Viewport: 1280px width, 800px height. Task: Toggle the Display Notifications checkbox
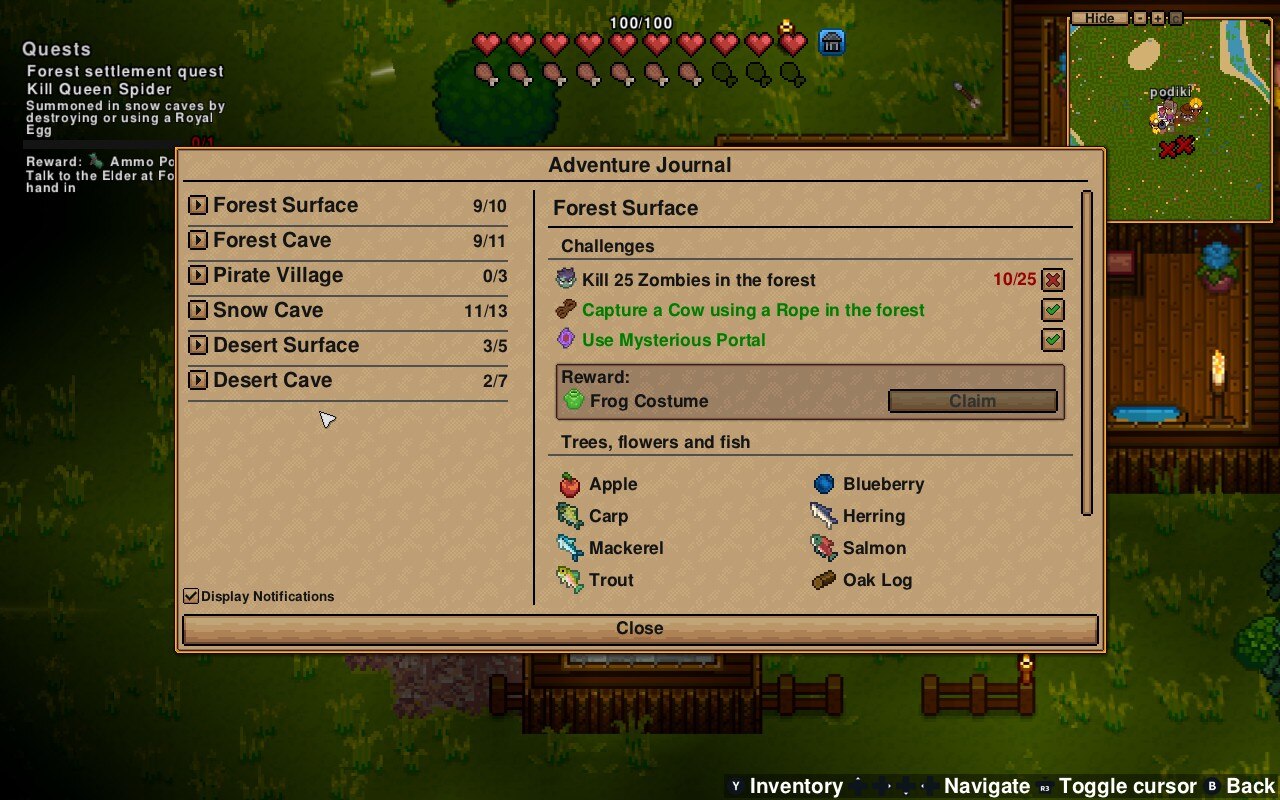coord(191,596)
